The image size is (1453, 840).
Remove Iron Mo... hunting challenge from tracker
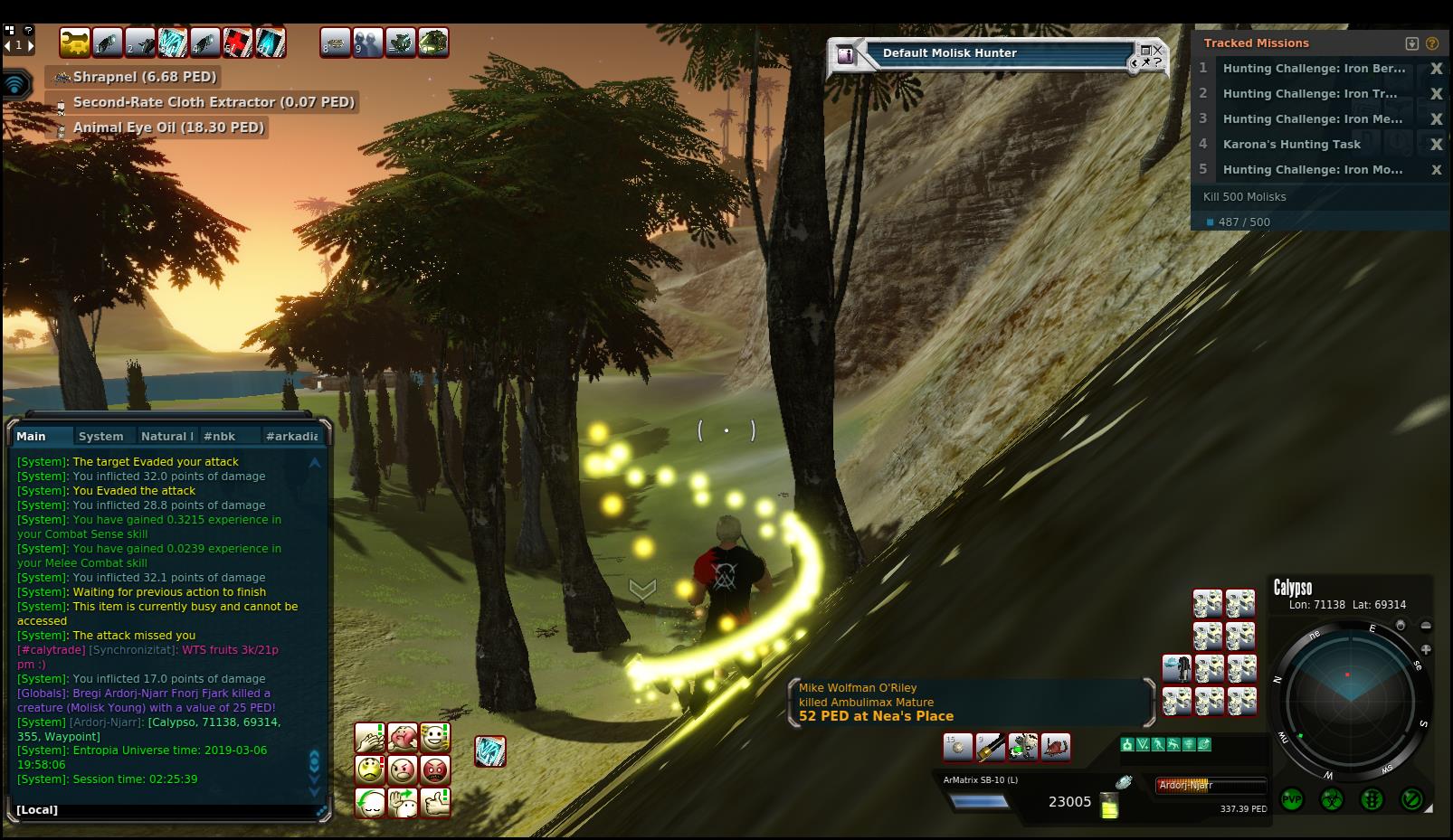(1436, 170)
